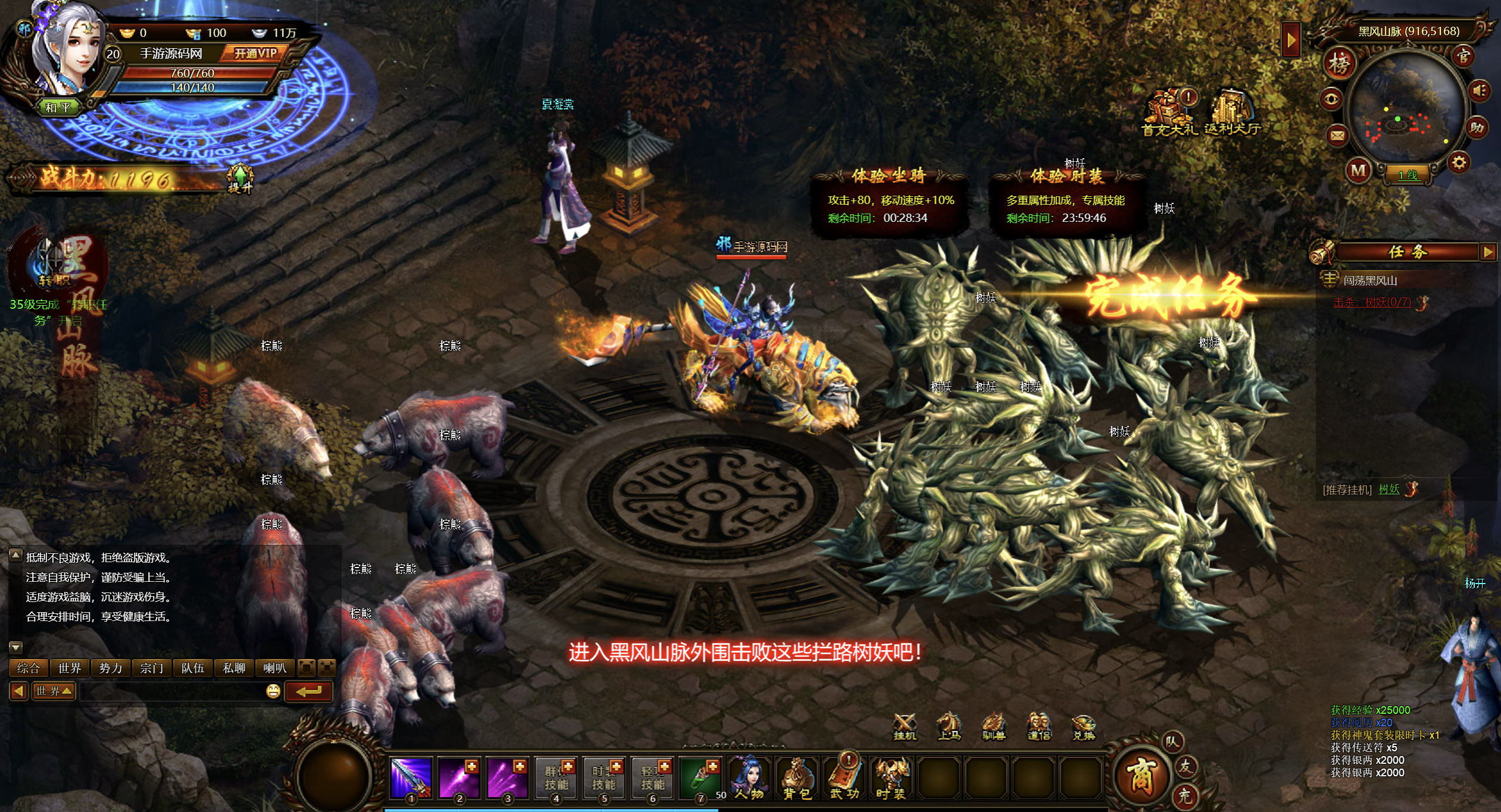This screenshot has width=1501, height=812.
Task: Send chat message with red enter button
Action: click(308, 691)
